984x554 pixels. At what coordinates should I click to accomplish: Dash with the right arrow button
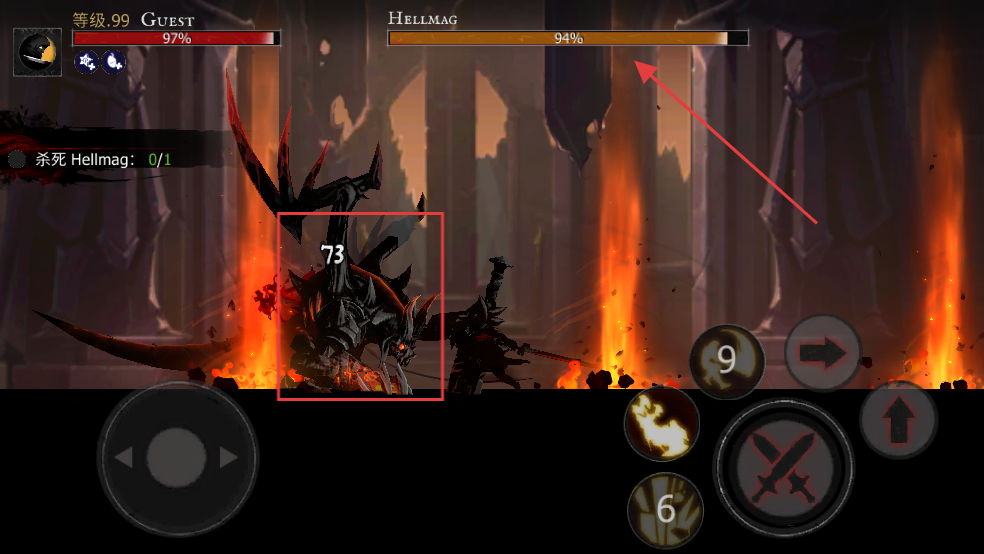(823, 353)
